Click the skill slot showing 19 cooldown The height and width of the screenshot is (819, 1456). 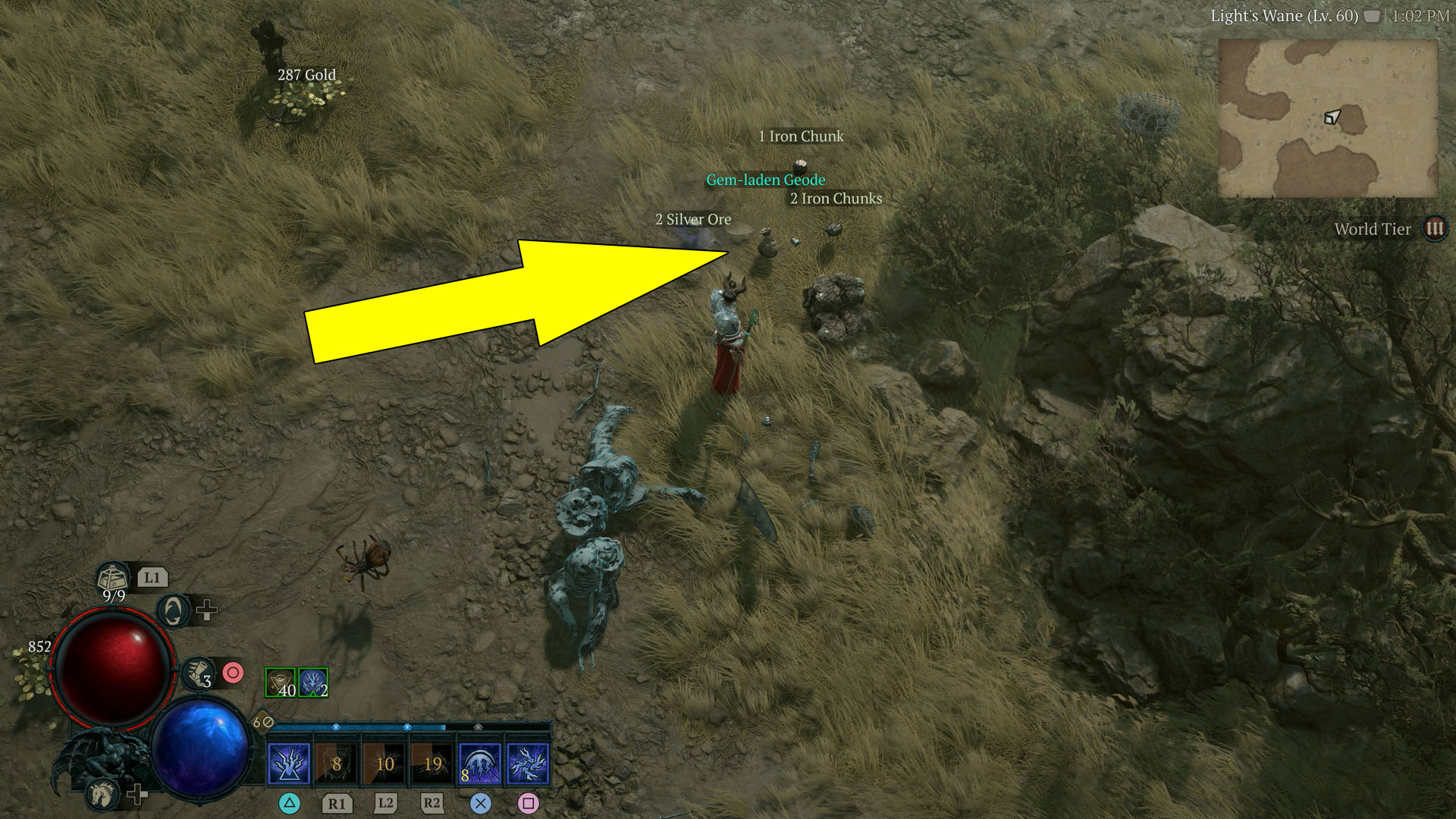(x=432, y=764)
